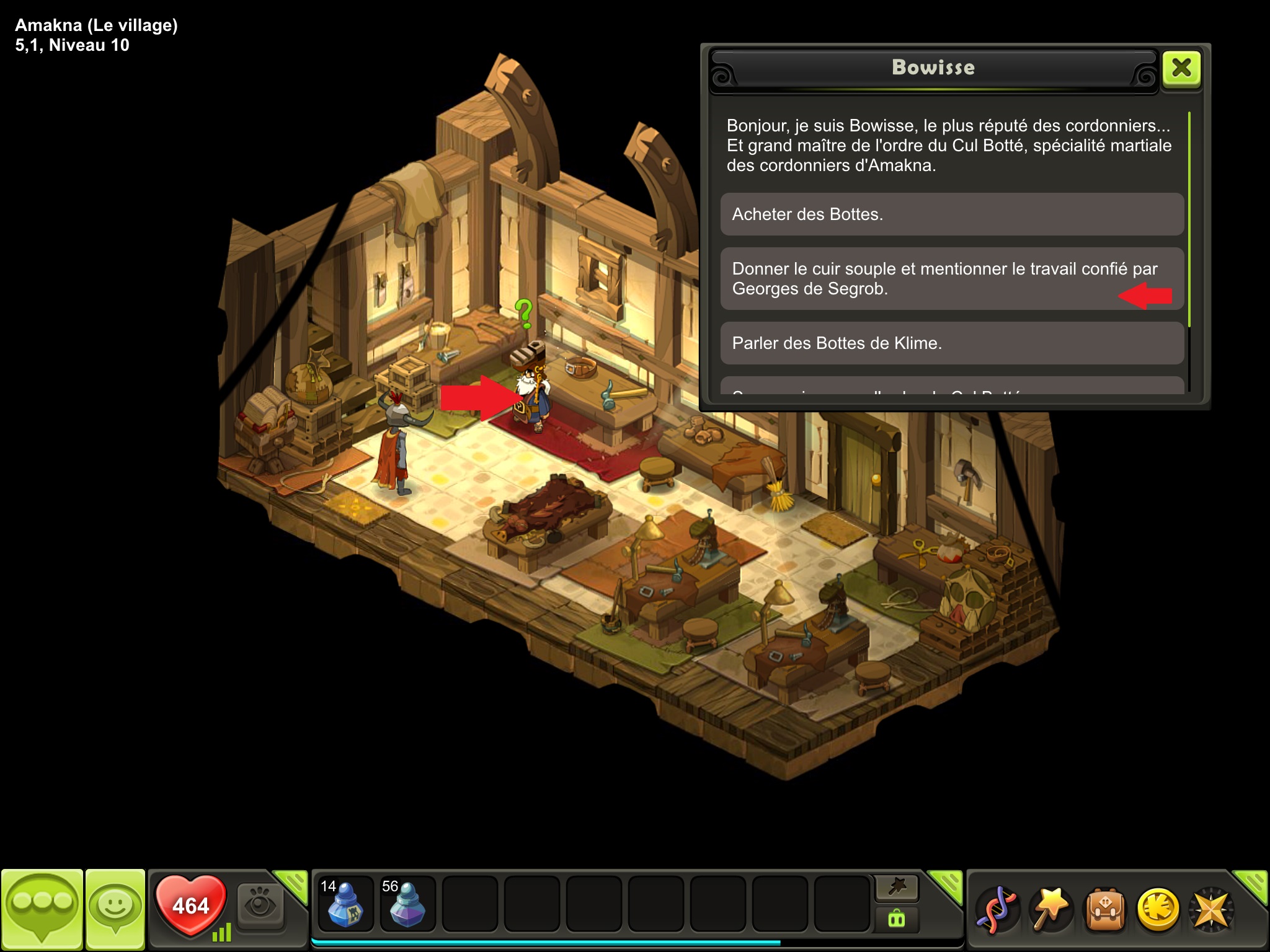Switch shortcut bar to the green items bag tab
Image resolution: width=1270 pixels, height=952 pixels.
pyautogui.click(x=897, y=919)
